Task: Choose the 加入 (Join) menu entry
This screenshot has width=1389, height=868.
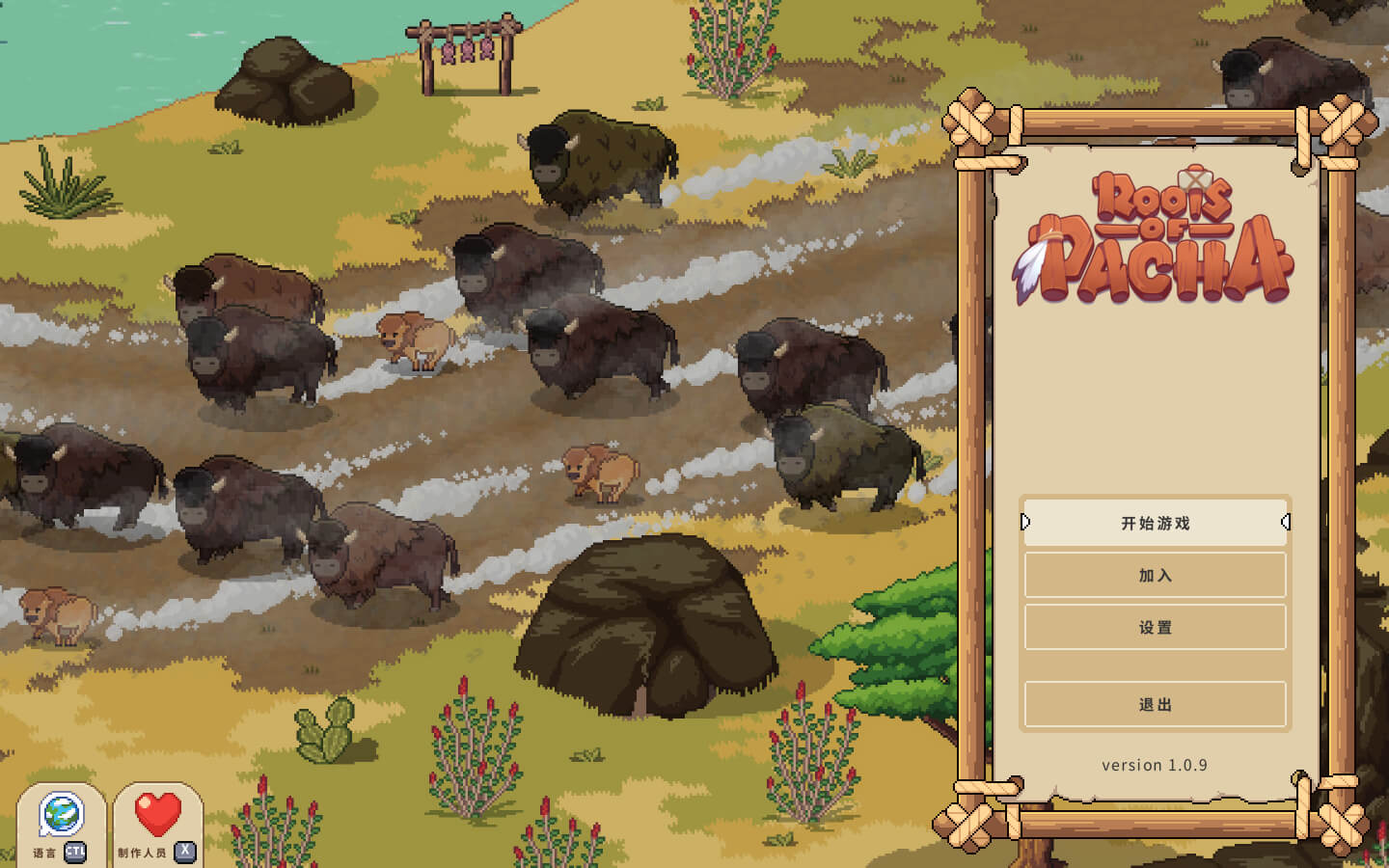Action: tap(1155, 576)
